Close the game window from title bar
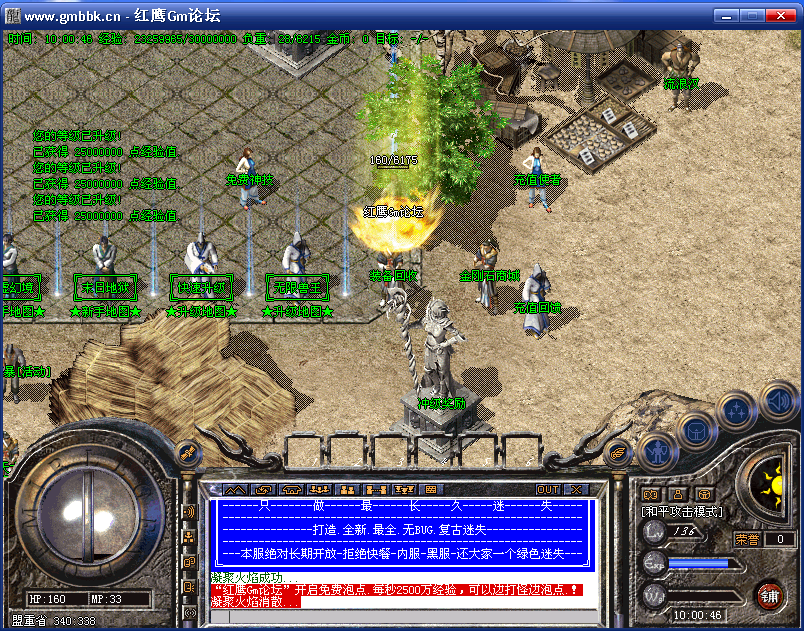The width and height of the screenshot is (804, 631). 782,15
